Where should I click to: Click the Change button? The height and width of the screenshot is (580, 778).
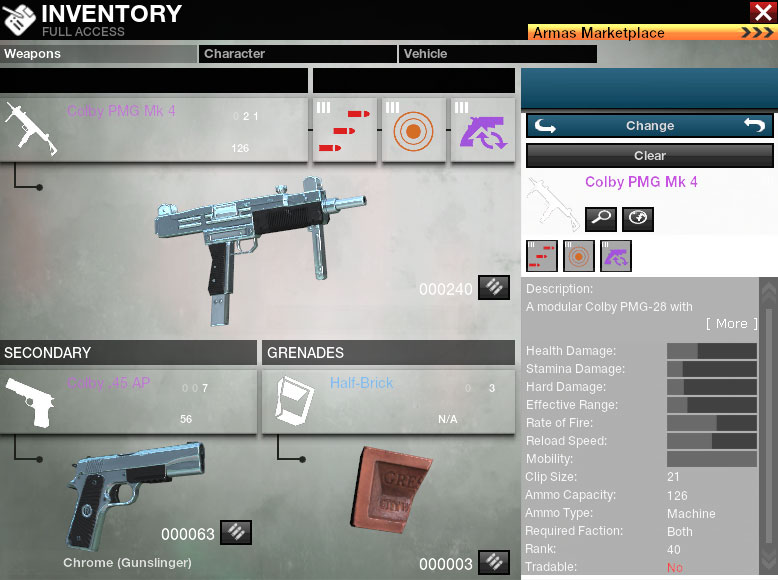tap(650, 126)
